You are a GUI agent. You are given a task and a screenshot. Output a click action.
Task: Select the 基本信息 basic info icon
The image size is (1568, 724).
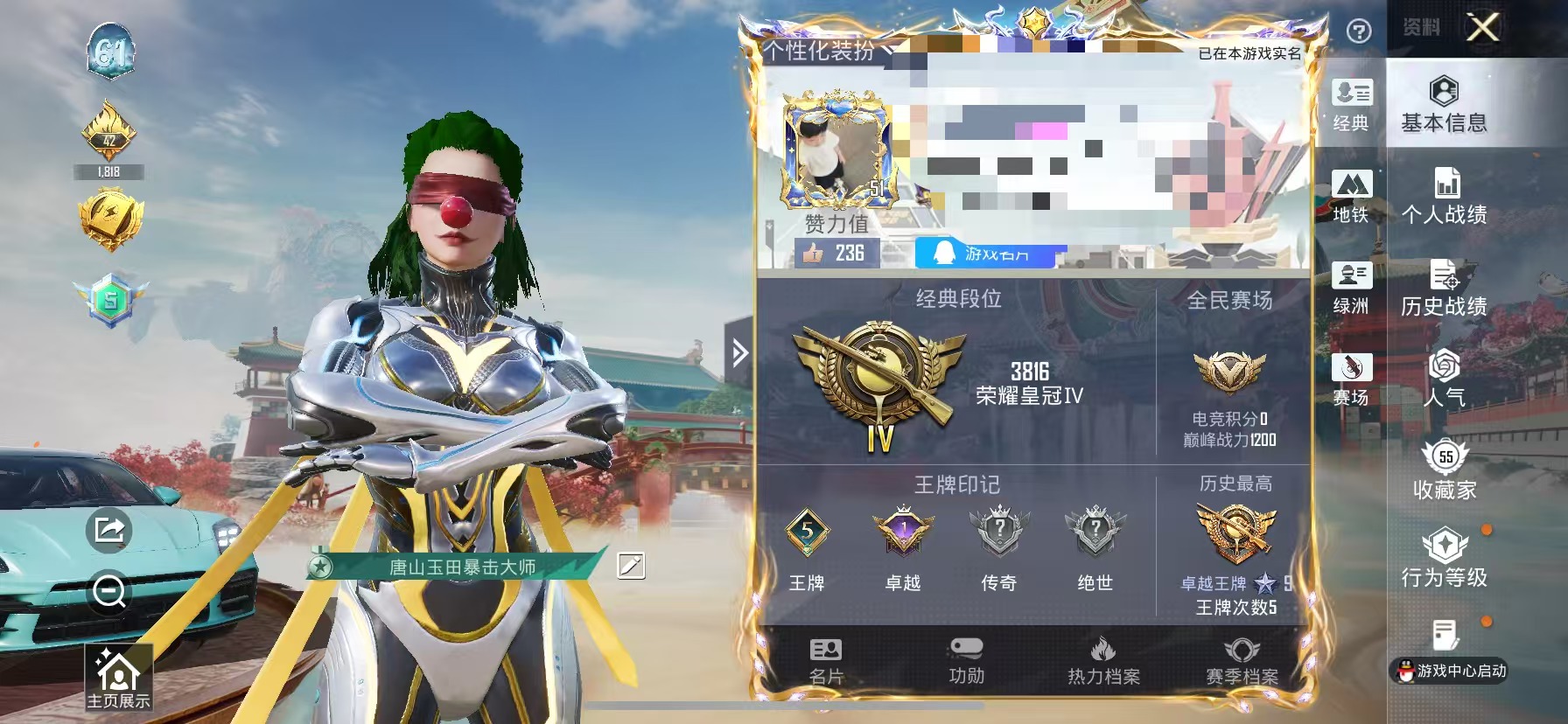tap(1445, 105)
